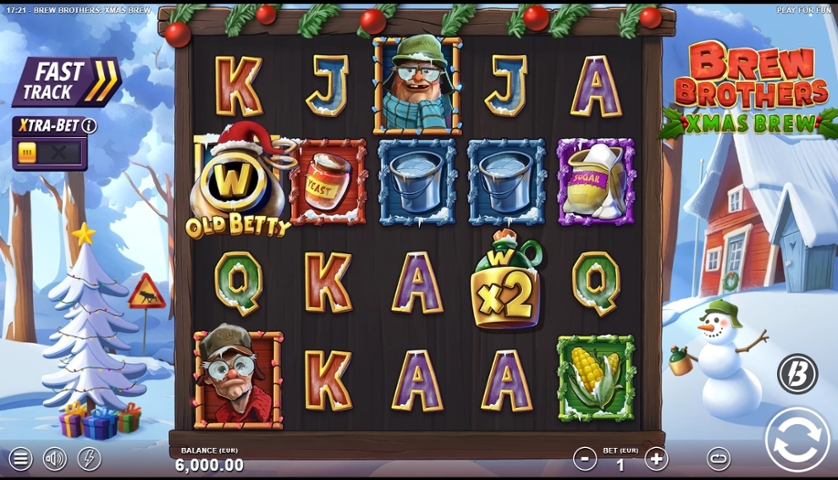This screenshot has width=838, height=480.
Task: Increase the bet amount
Action: tap(656, 459)
